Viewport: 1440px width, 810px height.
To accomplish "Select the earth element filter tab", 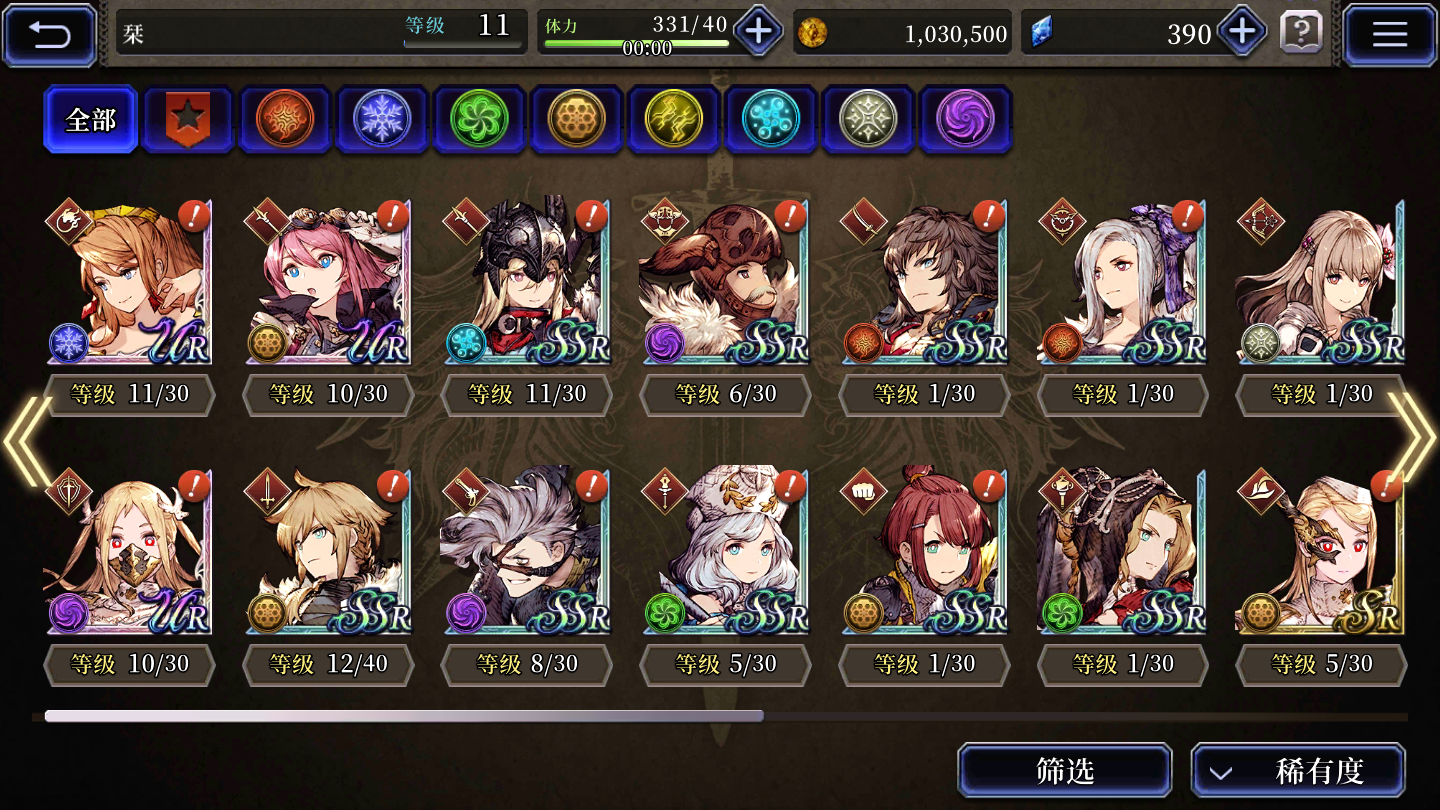I will [x=576, y=120].
